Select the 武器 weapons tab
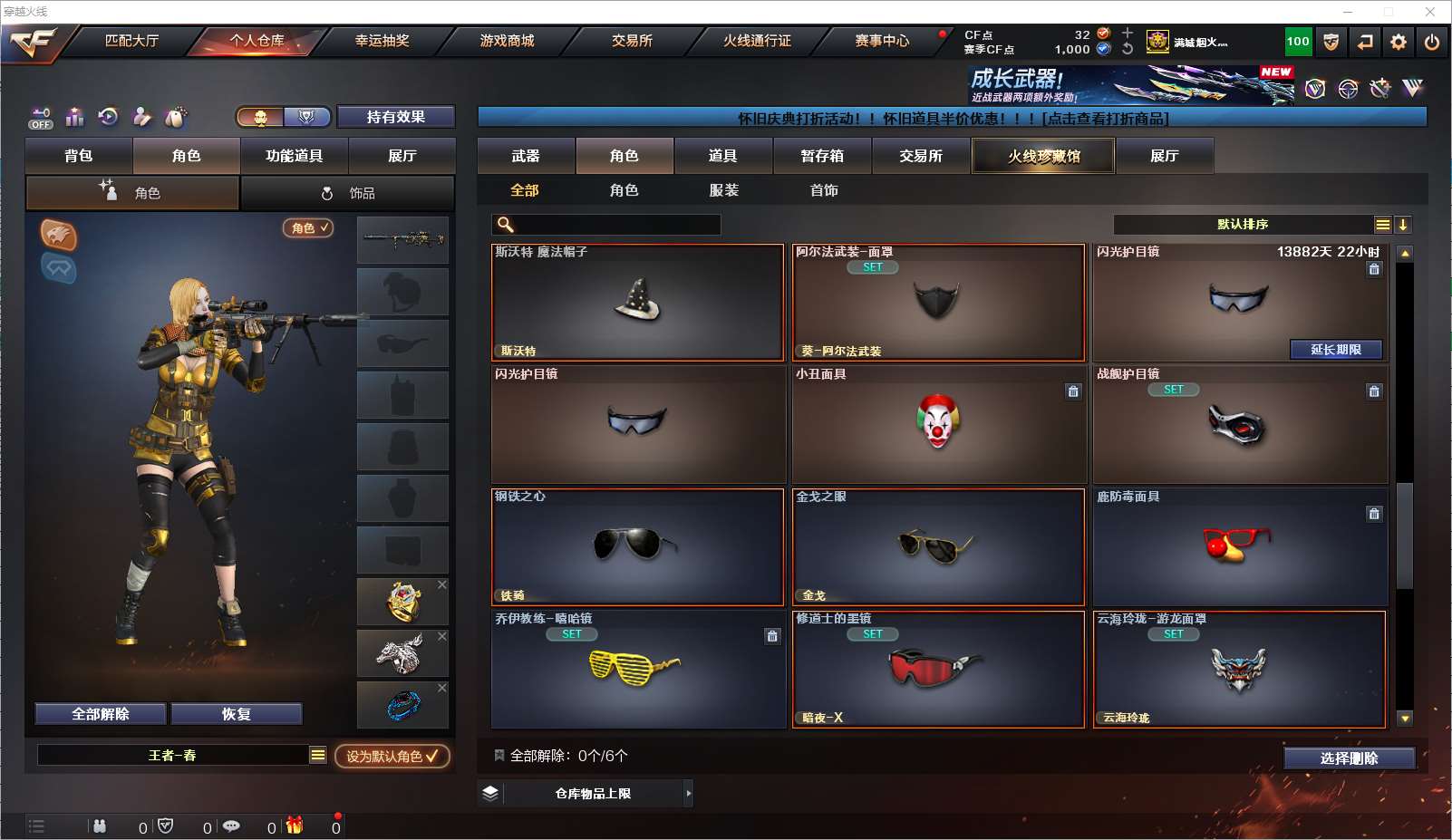The height and width of the screenshot is (840, 1452). 526,156
